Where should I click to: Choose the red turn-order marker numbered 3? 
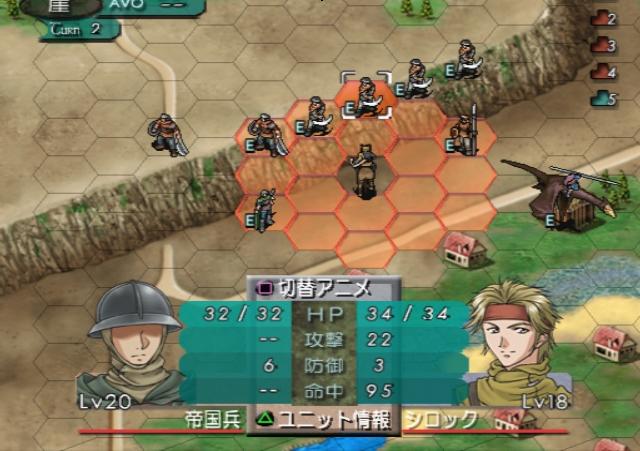(x=602, y=45)
